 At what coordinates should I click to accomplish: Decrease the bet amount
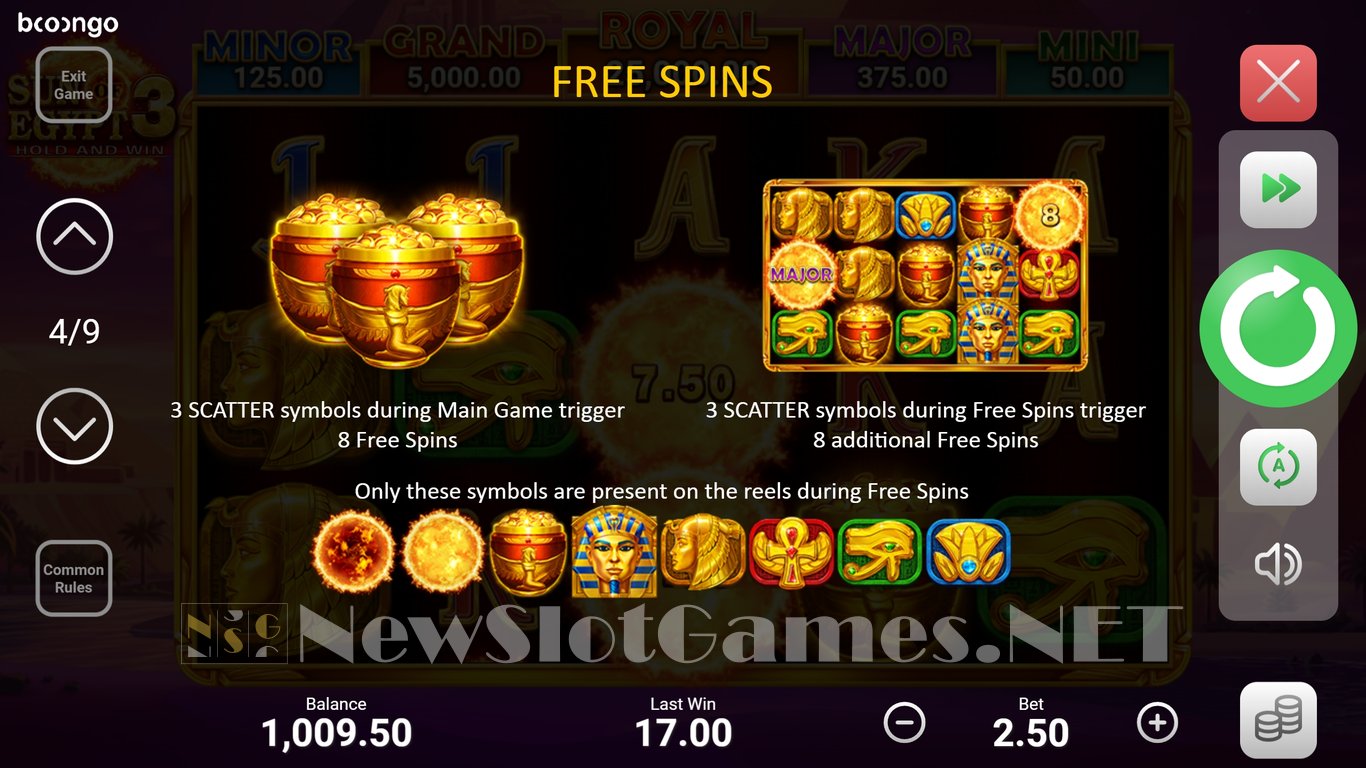pyautogui.click(x=905, y=722)
